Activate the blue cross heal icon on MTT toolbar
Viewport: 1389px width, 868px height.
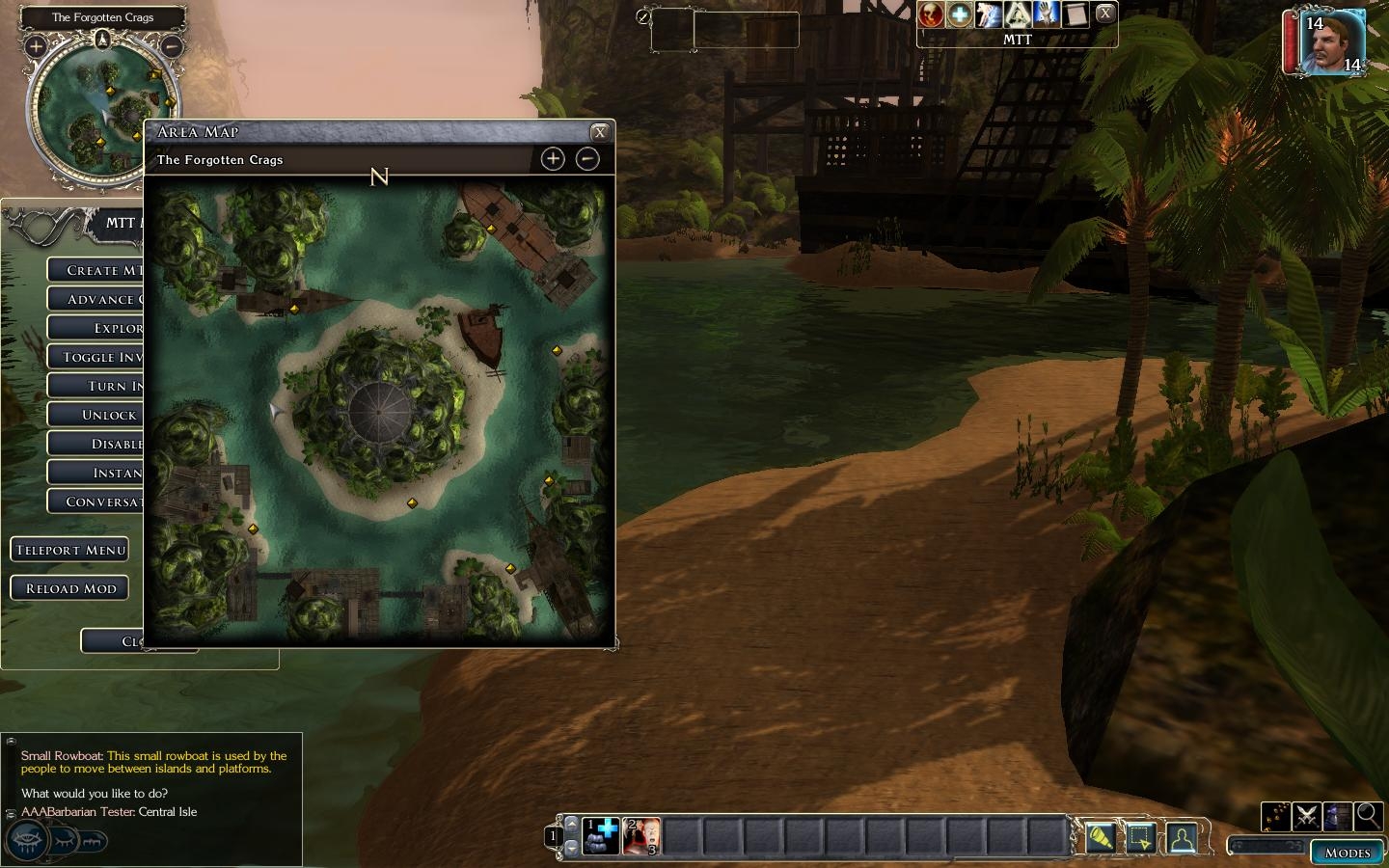960,14
